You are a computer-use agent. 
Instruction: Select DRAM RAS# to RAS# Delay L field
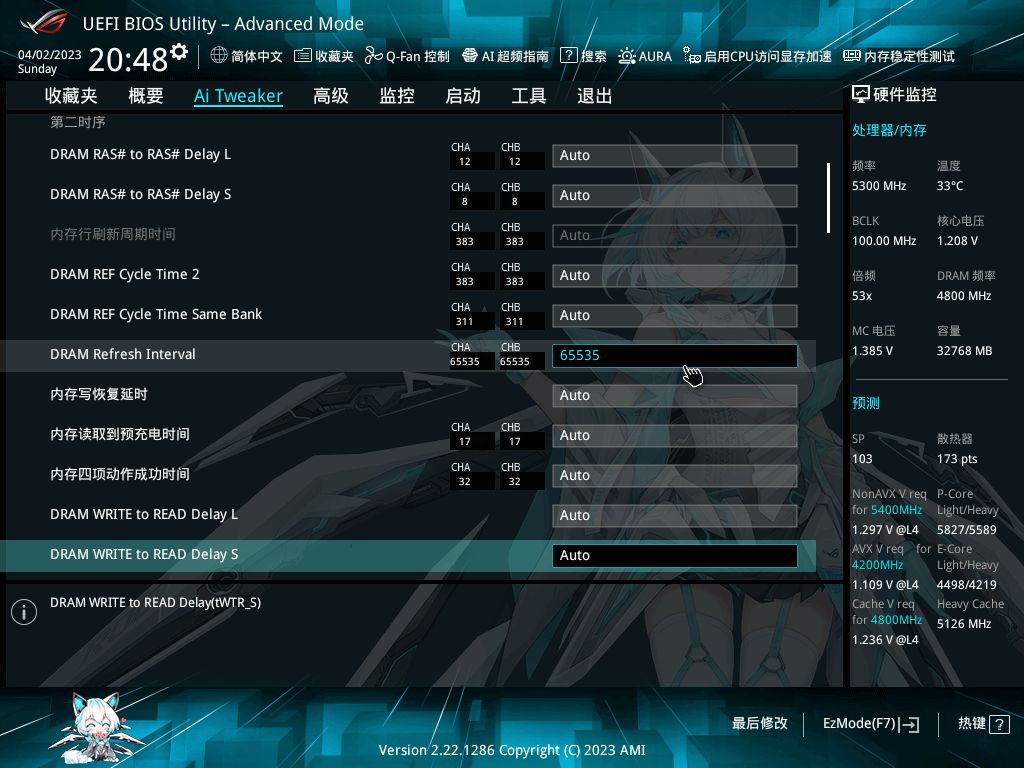[x=674, y=156]
